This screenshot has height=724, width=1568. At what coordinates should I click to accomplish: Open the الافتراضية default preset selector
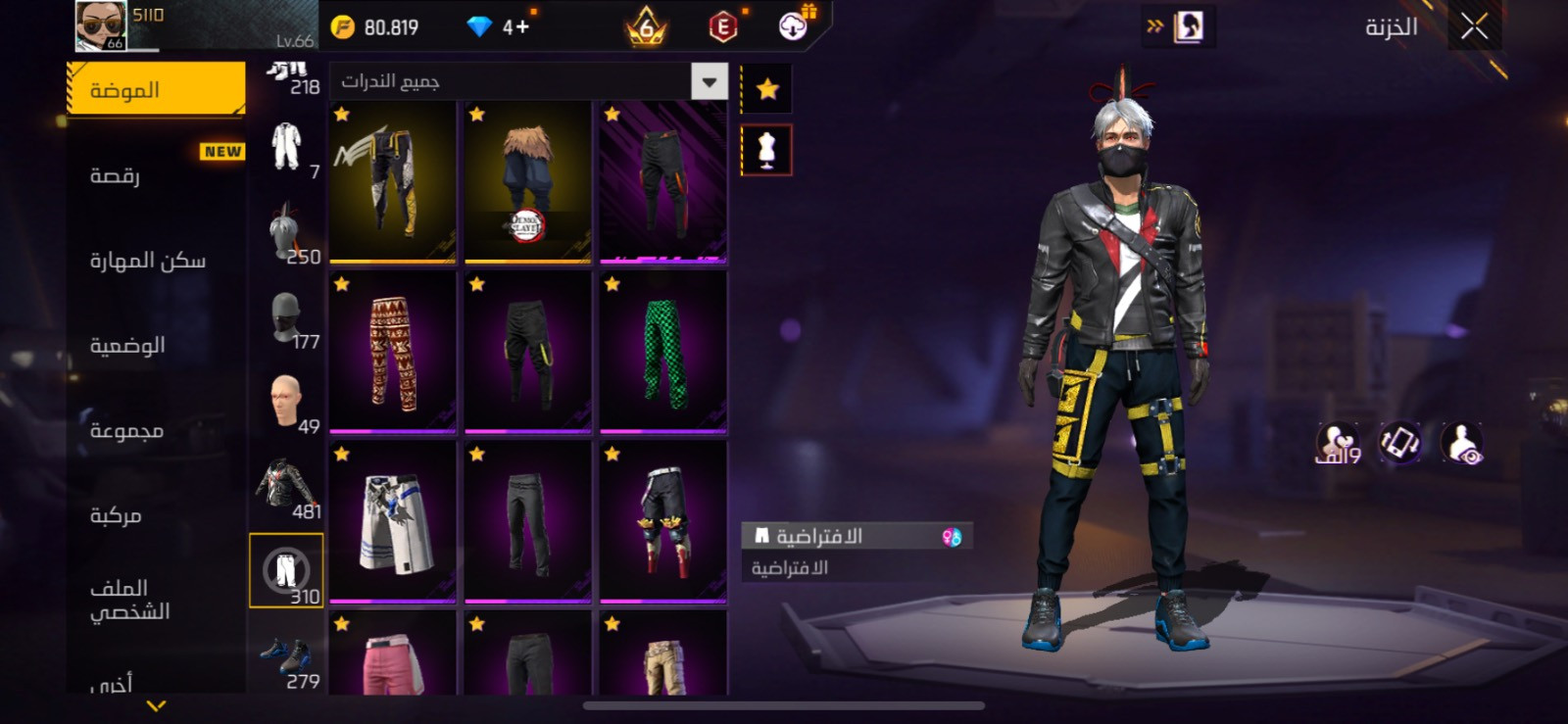pos(857,536)
